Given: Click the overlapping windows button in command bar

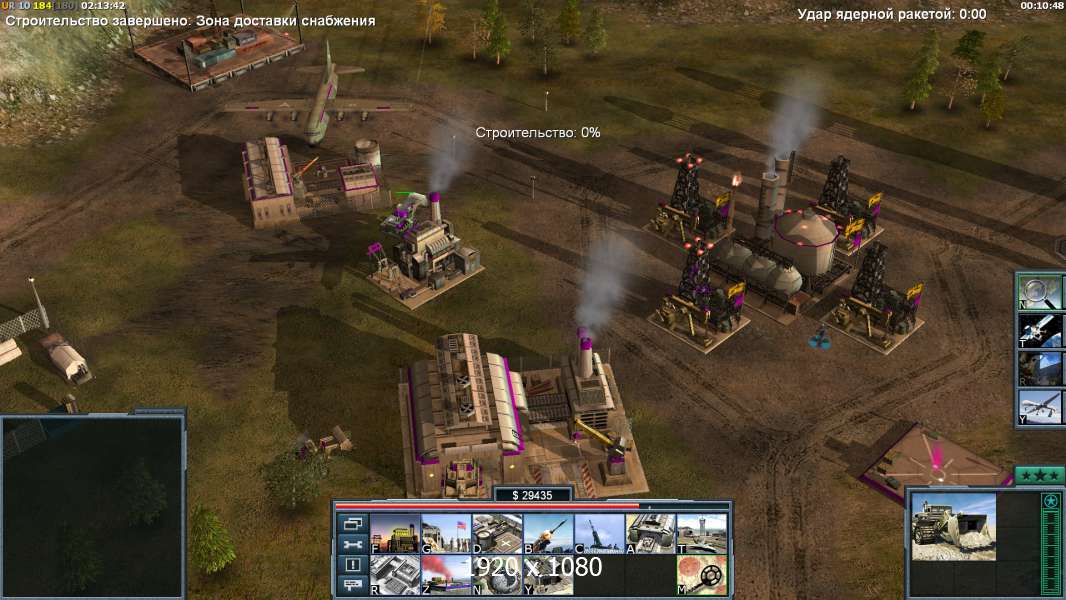Looking at the screenshot, I should 352,523.
